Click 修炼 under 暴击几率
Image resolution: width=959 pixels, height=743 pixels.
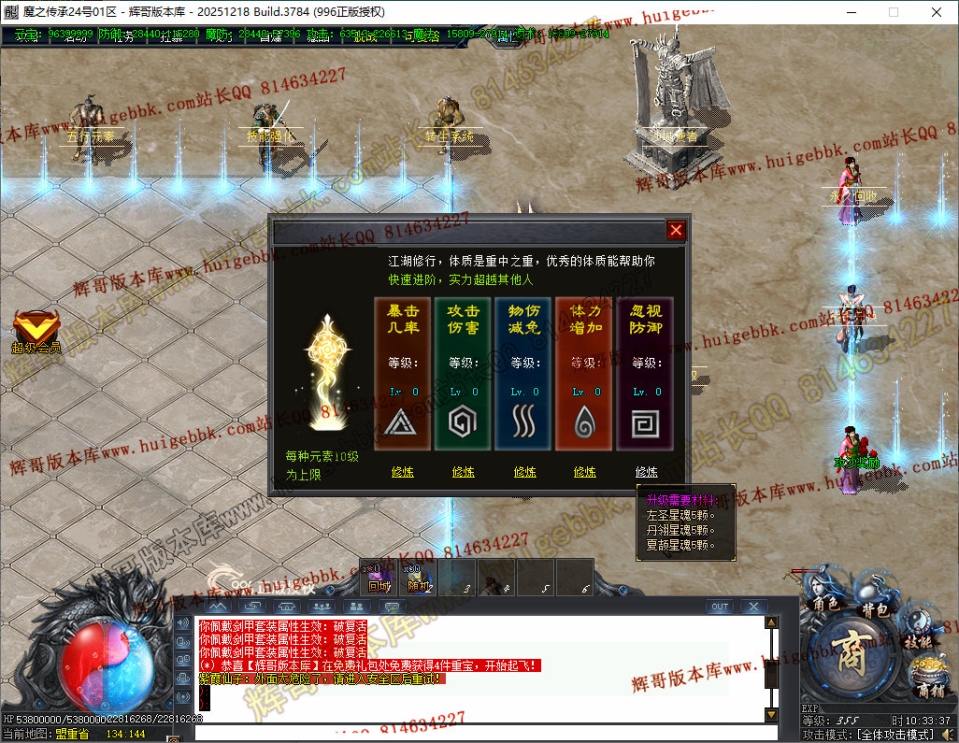402,472
